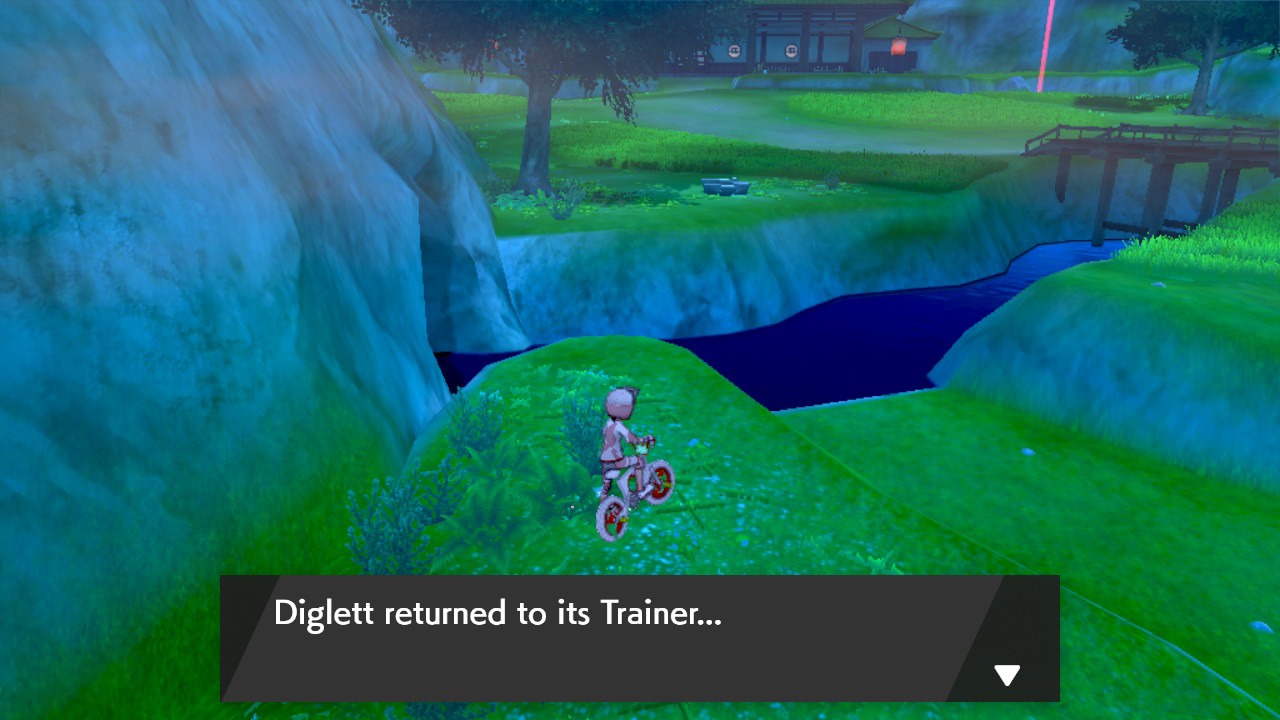Select the player character on the bicycle

tap(620, 440)
